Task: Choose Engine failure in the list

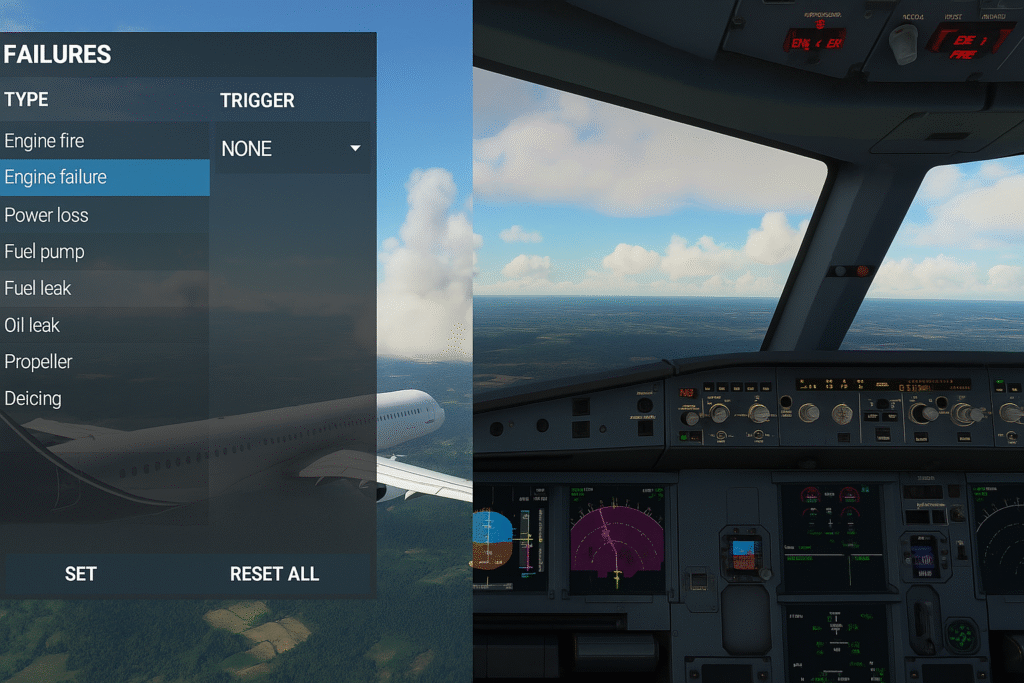Action: click(56, 178)
